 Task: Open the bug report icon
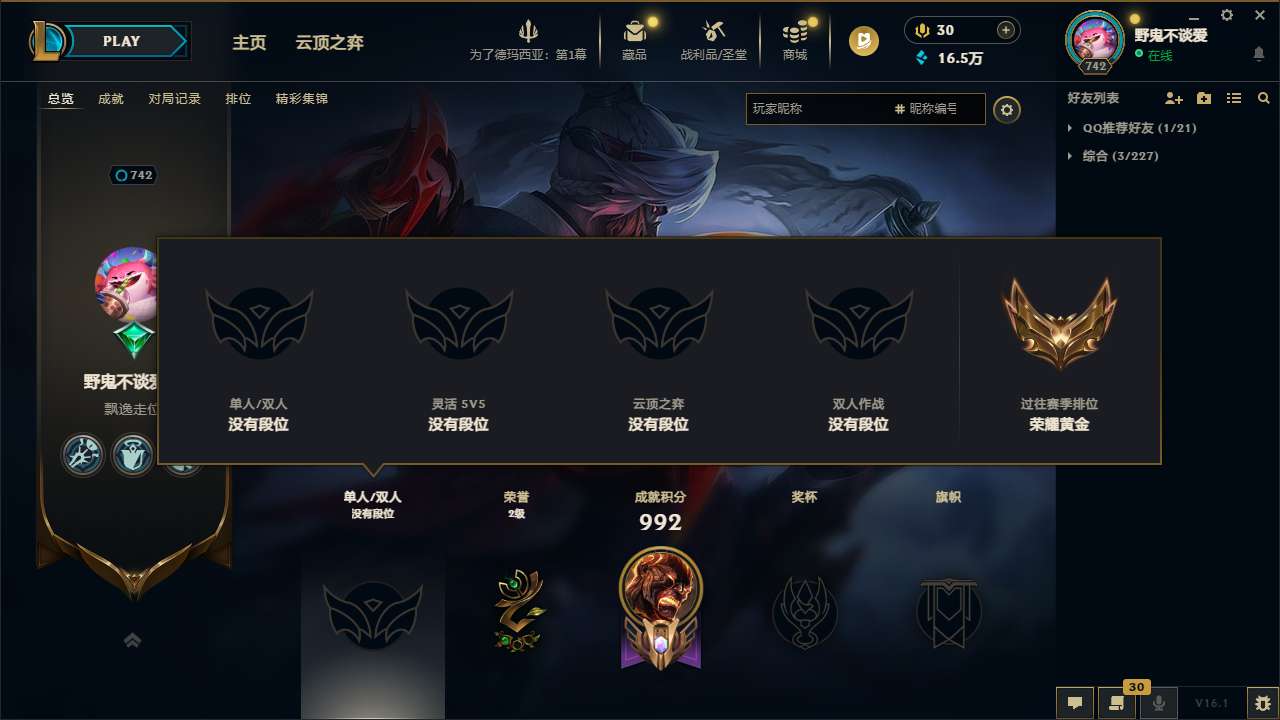point(1262,703)
